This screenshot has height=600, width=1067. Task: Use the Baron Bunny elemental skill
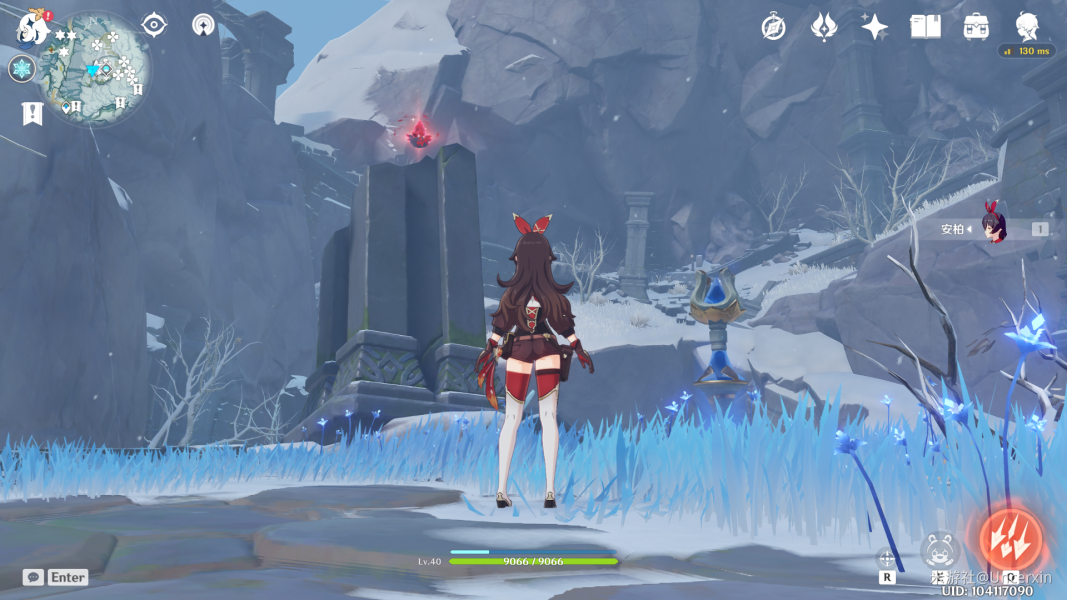[940, 549]
